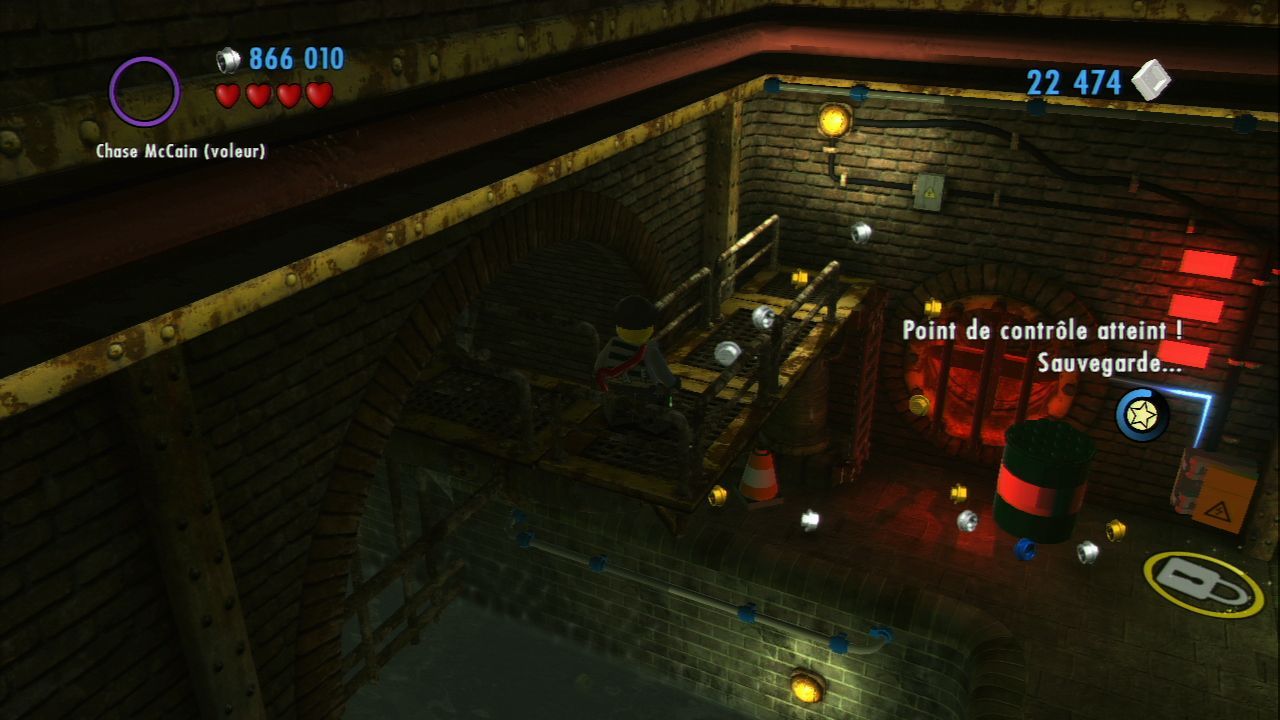This screenshot has width=1280, height=720.
Task: Click the white brick counter icon
Action: pyautogui.click(x=1151, y=80)
